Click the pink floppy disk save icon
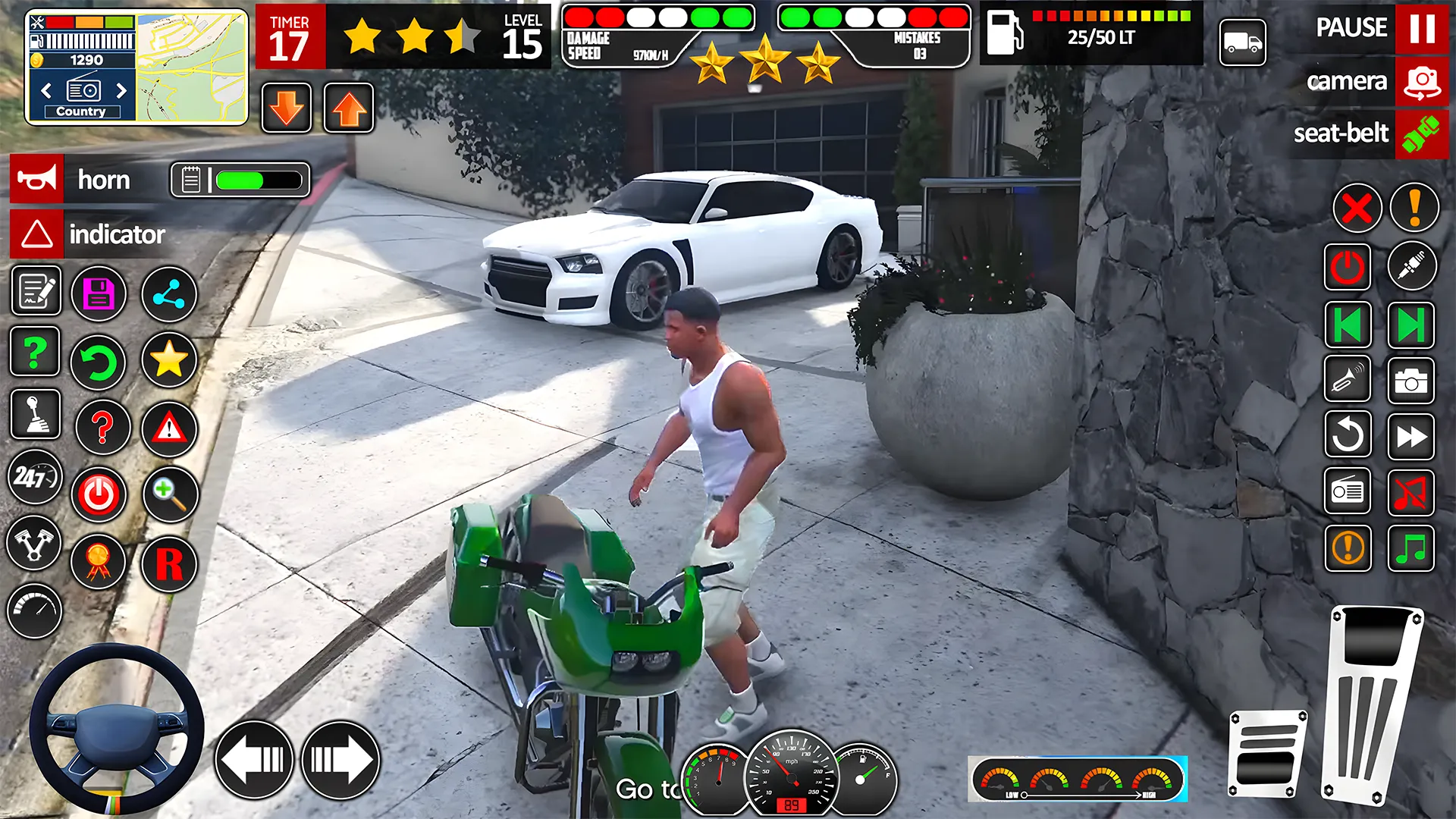This screenshot has width=1456, height=819. point(99,294)
